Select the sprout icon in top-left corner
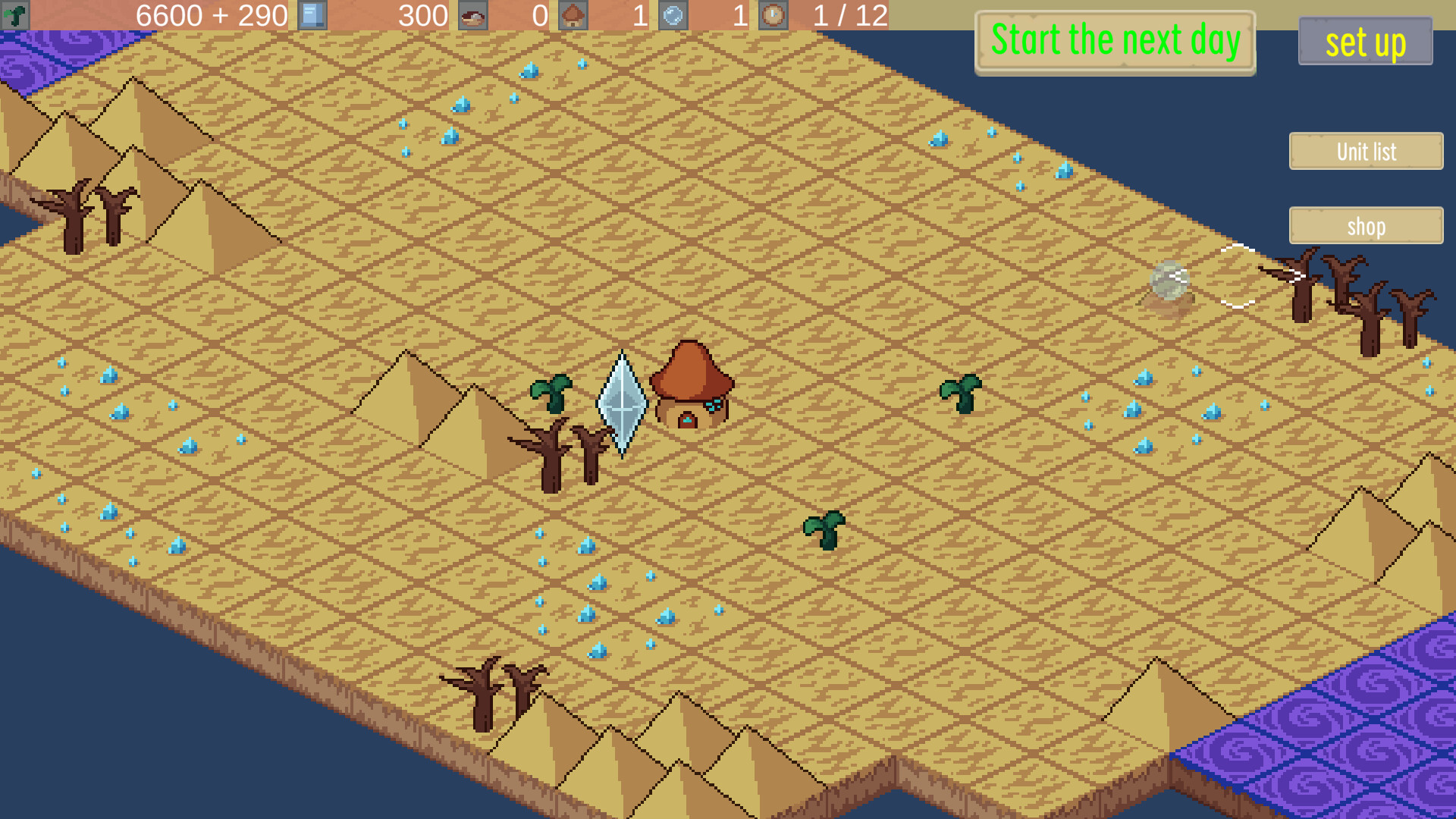Viewport: 1456px width, 819px height. [16, 15]
